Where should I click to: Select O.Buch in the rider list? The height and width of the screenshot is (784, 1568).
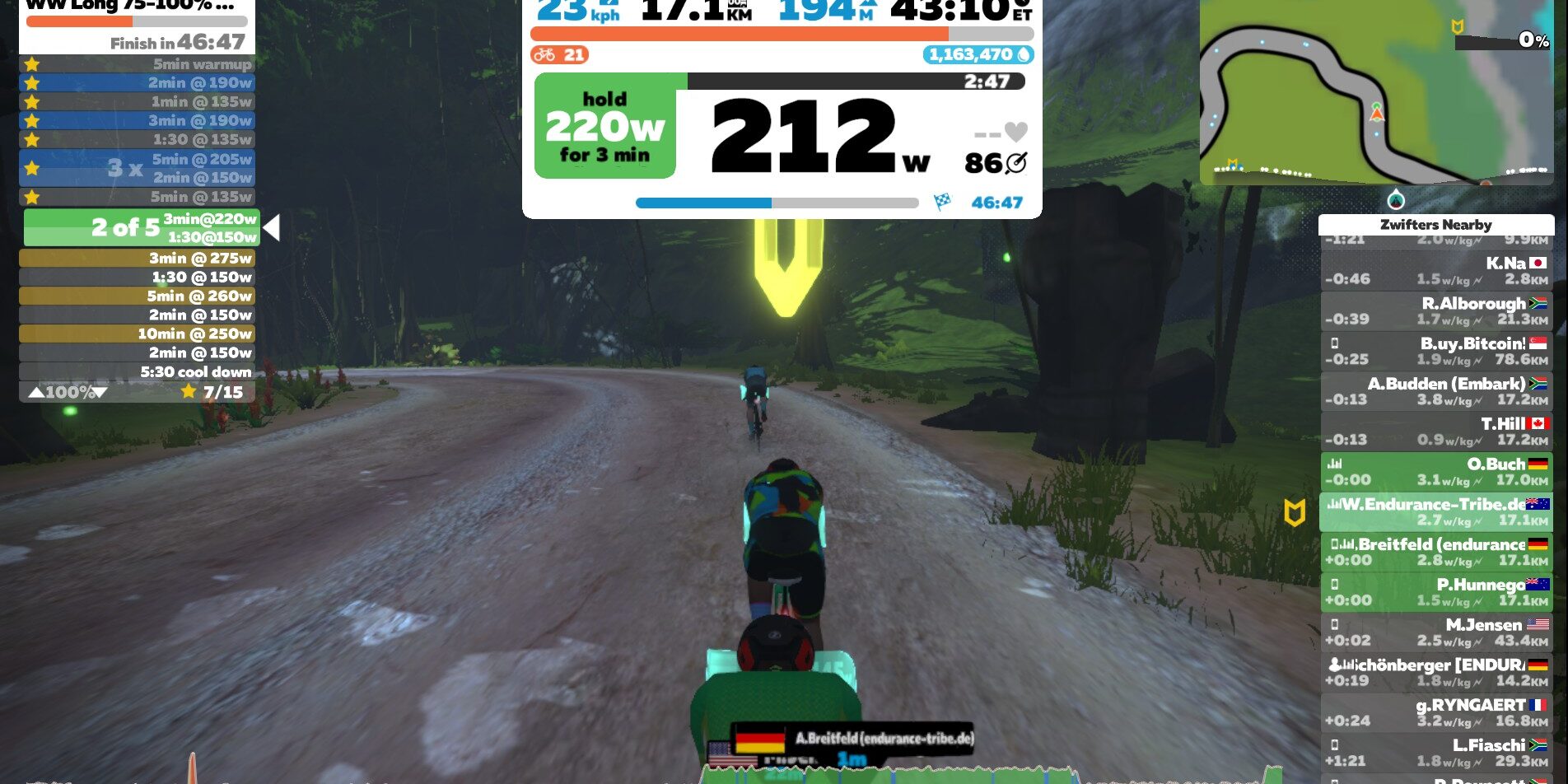pos(1436,472)
